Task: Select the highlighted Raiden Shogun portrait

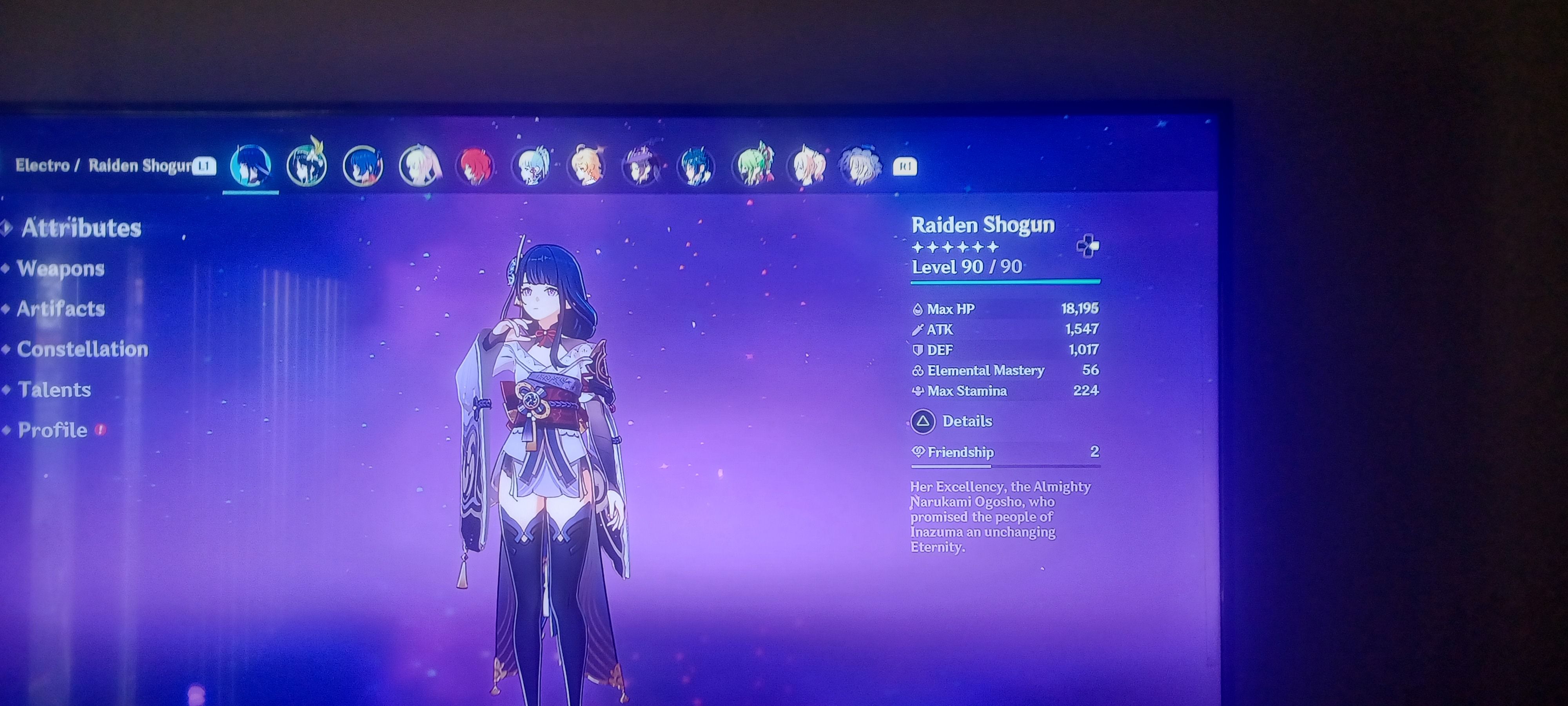Action: [250, 166]
